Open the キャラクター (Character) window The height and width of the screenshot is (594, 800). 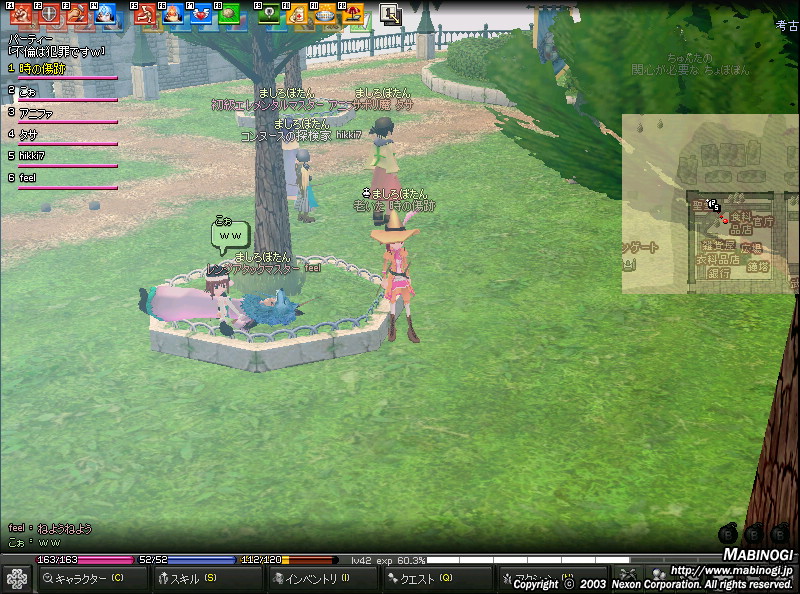point(92,578)
